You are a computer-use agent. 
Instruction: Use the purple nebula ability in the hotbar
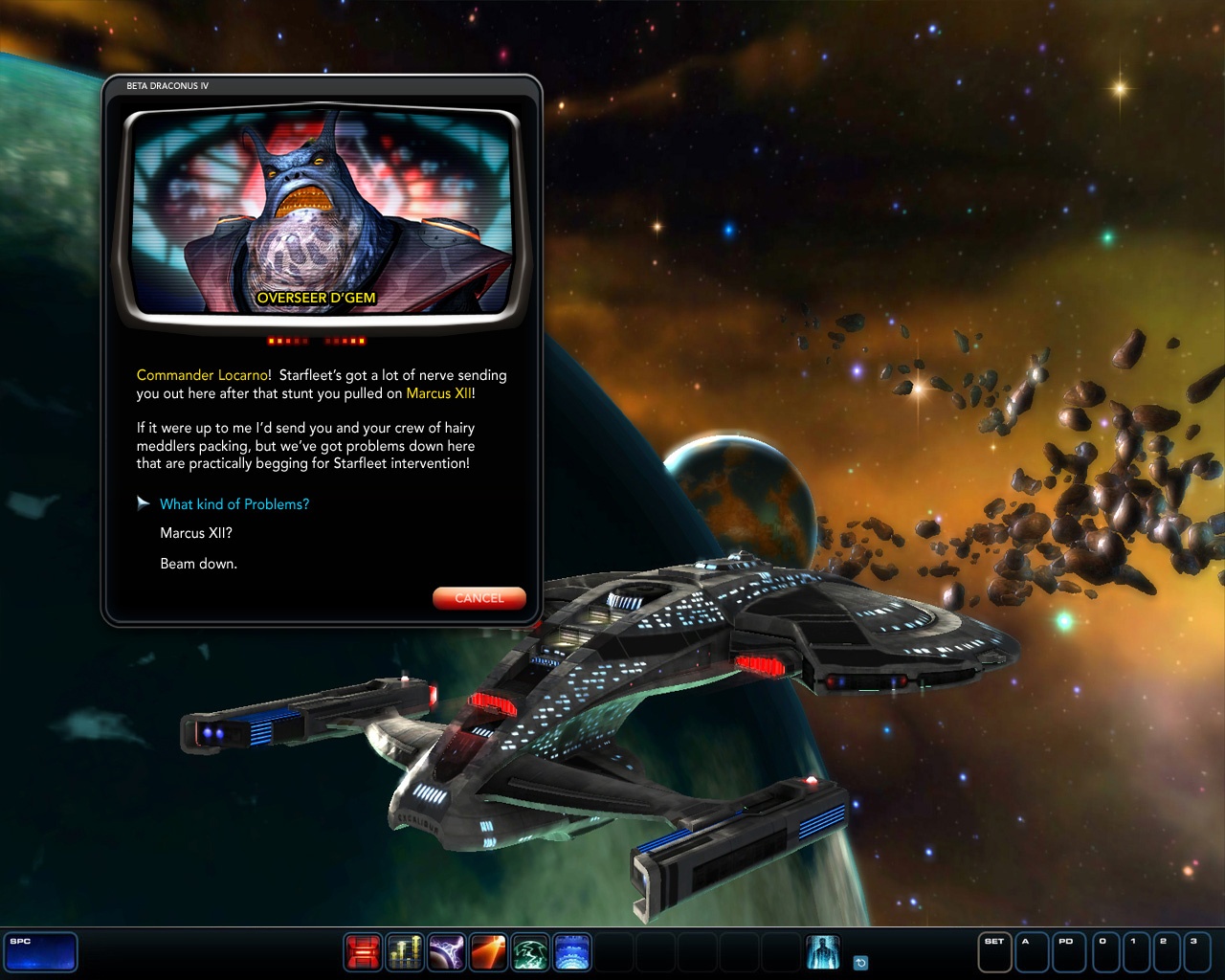click(x=447, y=952)
